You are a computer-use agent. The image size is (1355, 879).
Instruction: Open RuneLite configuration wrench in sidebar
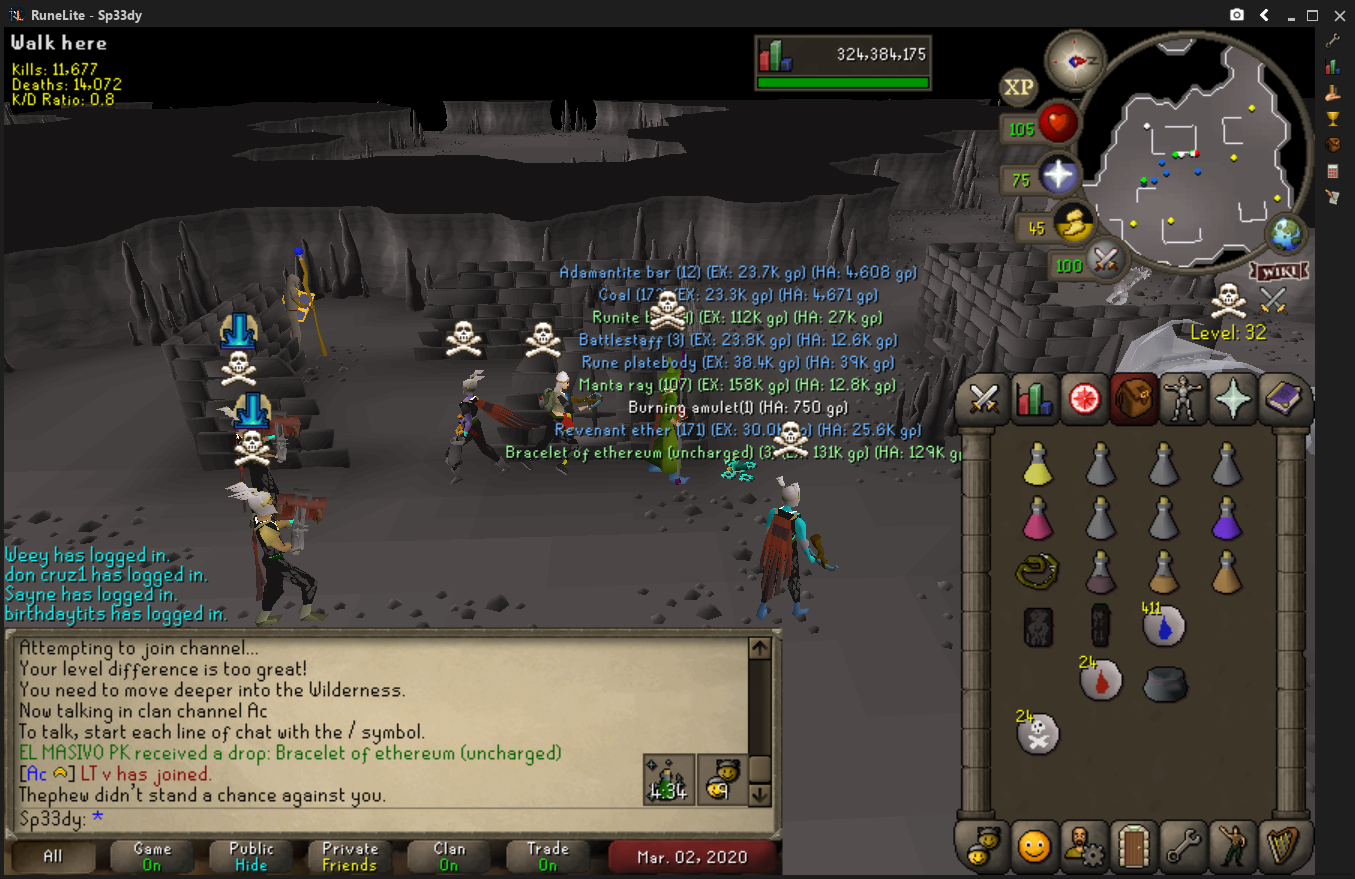coord(1332,41)
